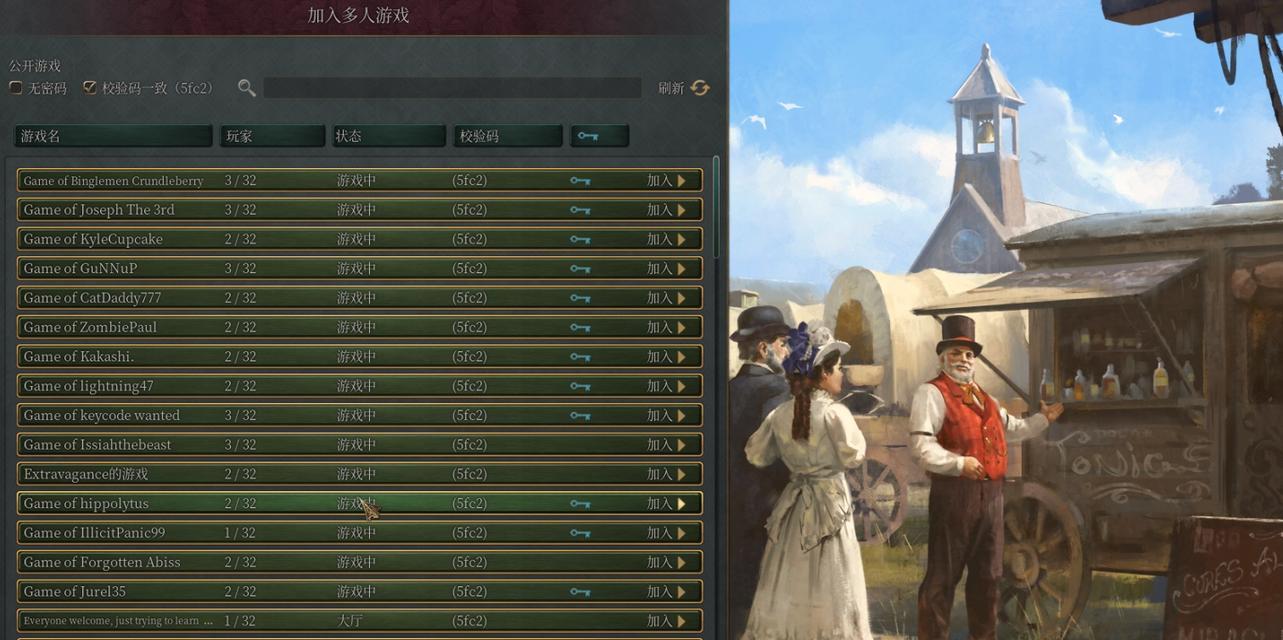Sort by 校验码 column header
This screenshot has height=640, width=1283.
click(x=507, y=136)
